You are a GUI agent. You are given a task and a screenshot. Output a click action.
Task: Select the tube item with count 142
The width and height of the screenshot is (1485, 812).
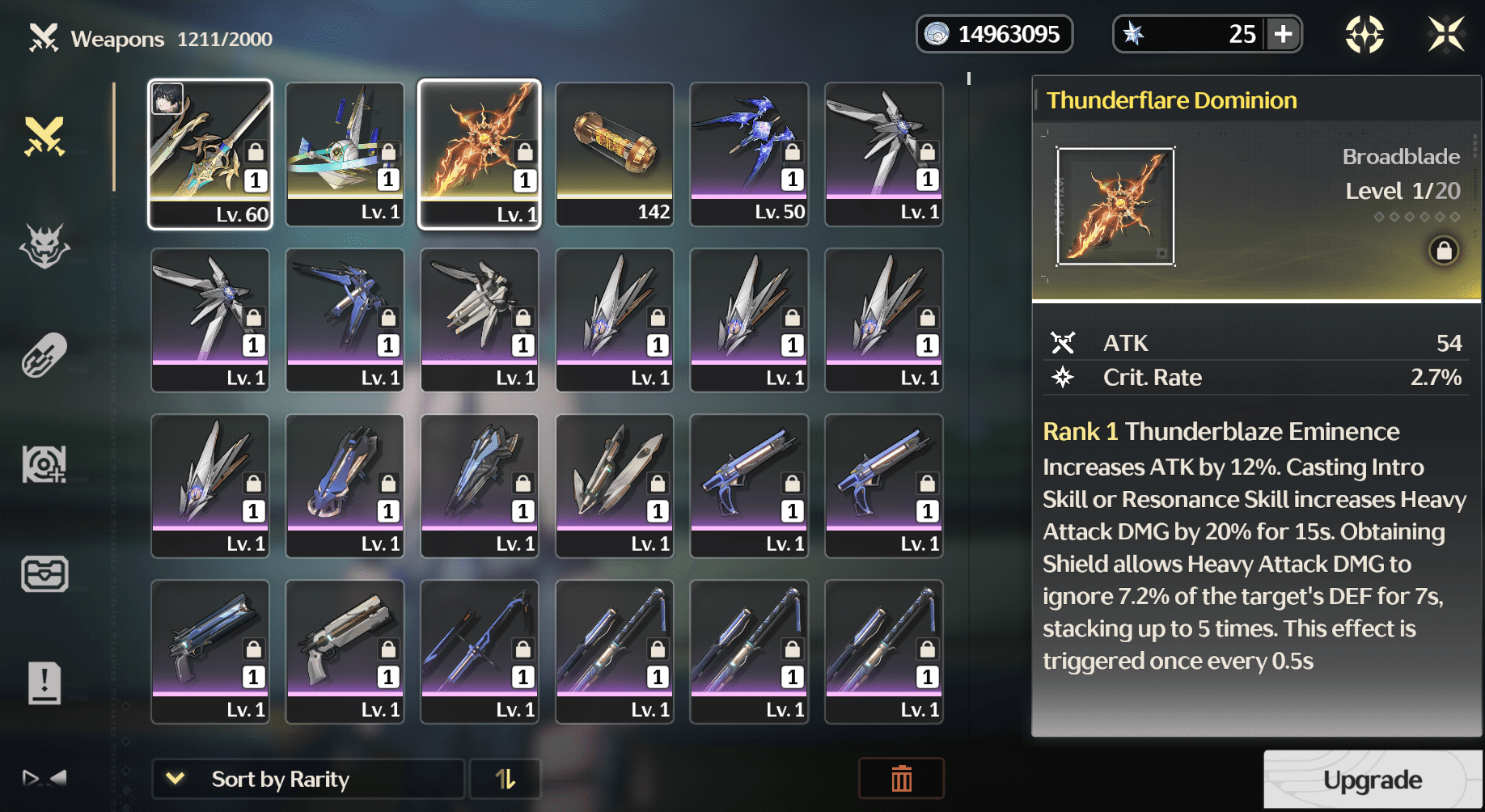pyautogui.click(x=615, y=154)
